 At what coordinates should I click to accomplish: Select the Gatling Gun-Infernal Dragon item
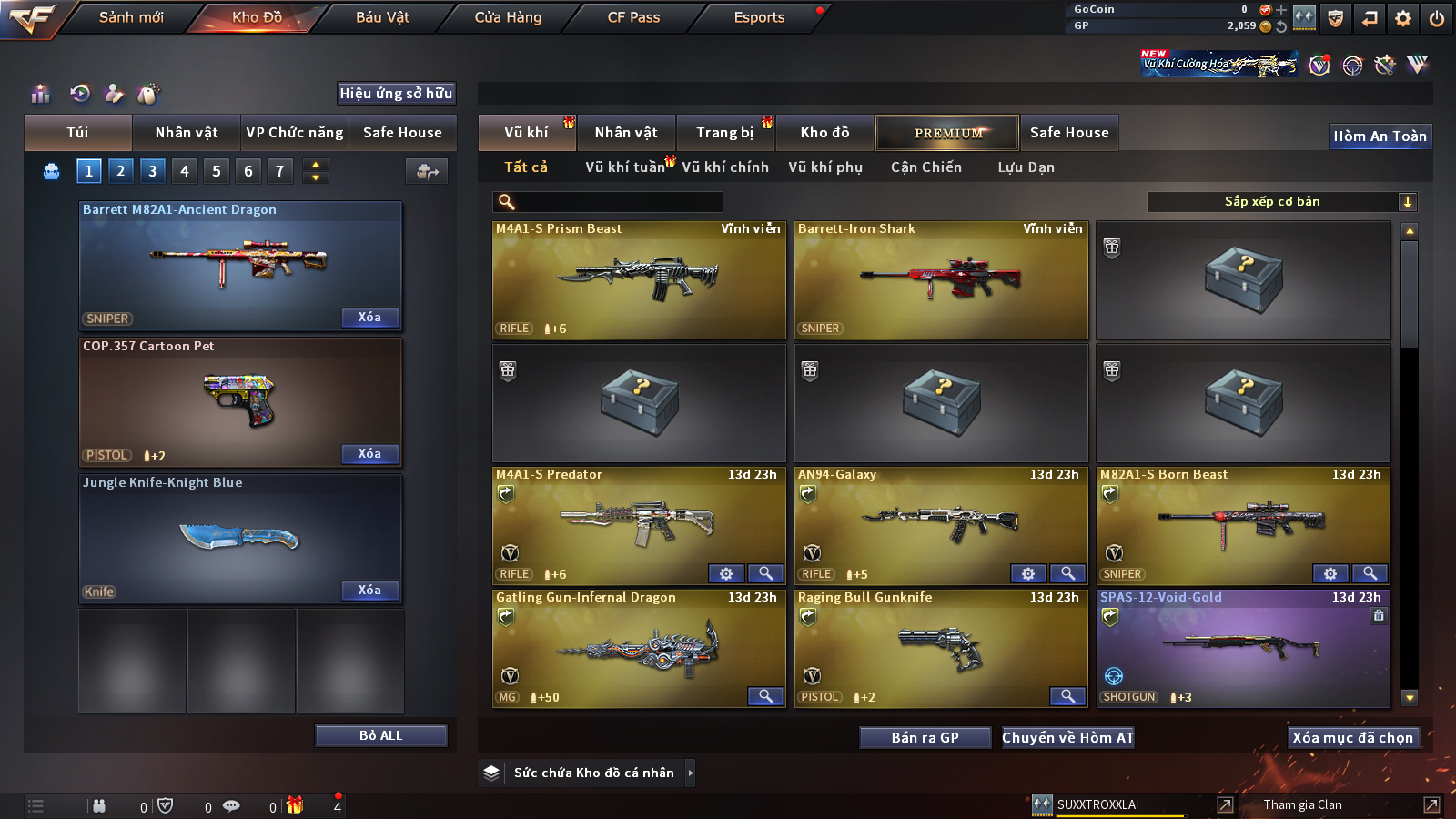[639, 649]
